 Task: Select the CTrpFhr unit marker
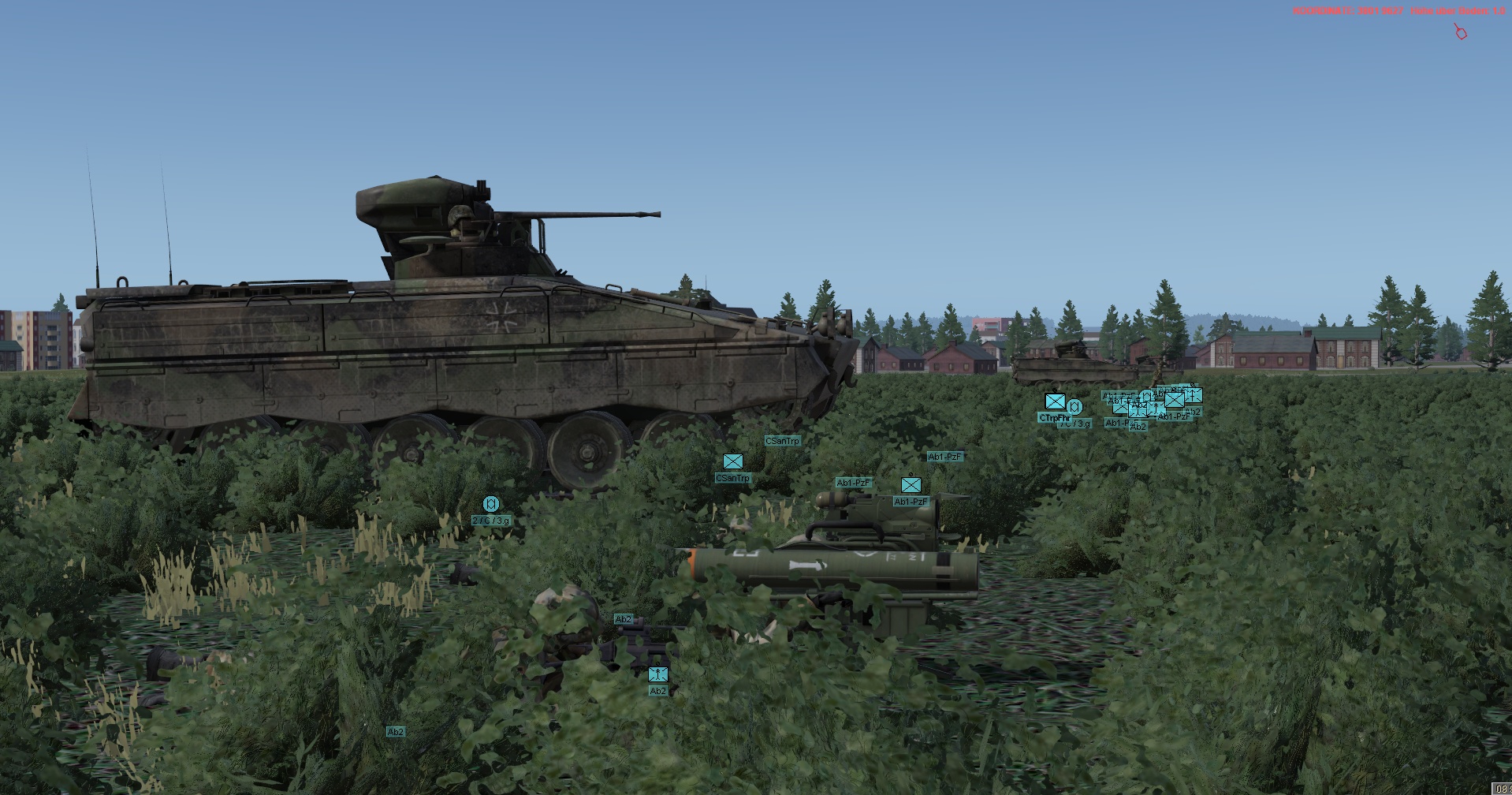1054,402
